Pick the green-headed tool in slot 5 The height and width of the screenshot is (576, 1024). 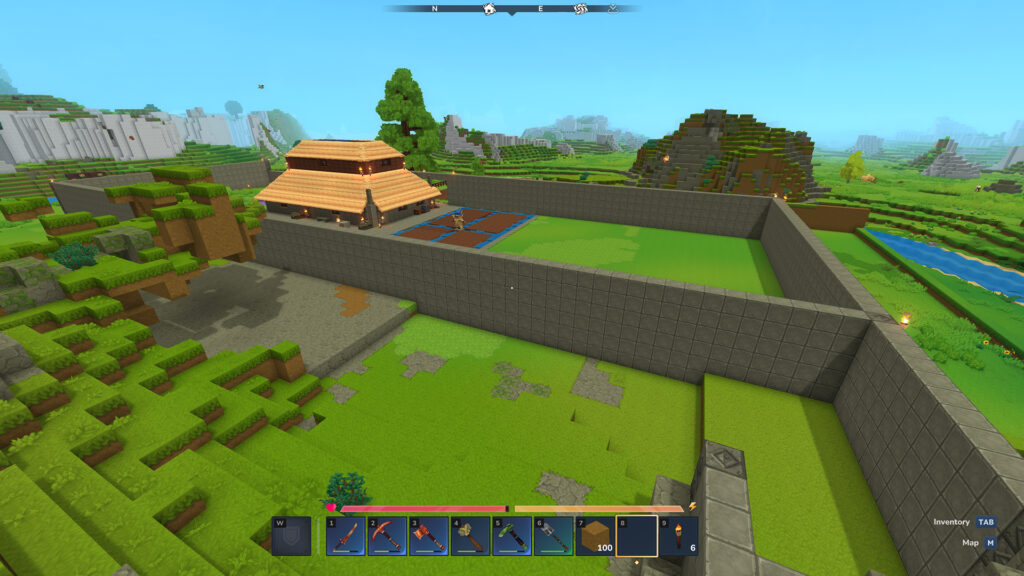coord(512,536)
